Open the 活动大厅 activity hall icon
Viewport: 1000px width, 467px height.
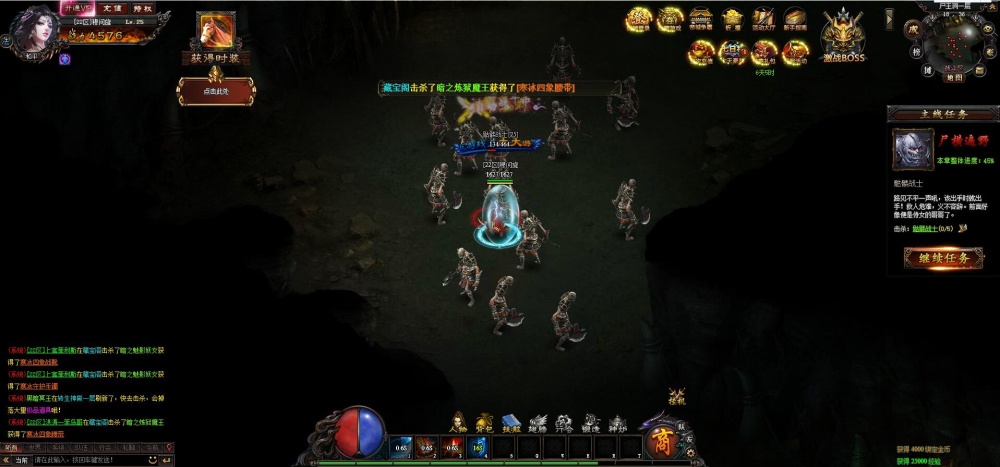click(764, 20)
